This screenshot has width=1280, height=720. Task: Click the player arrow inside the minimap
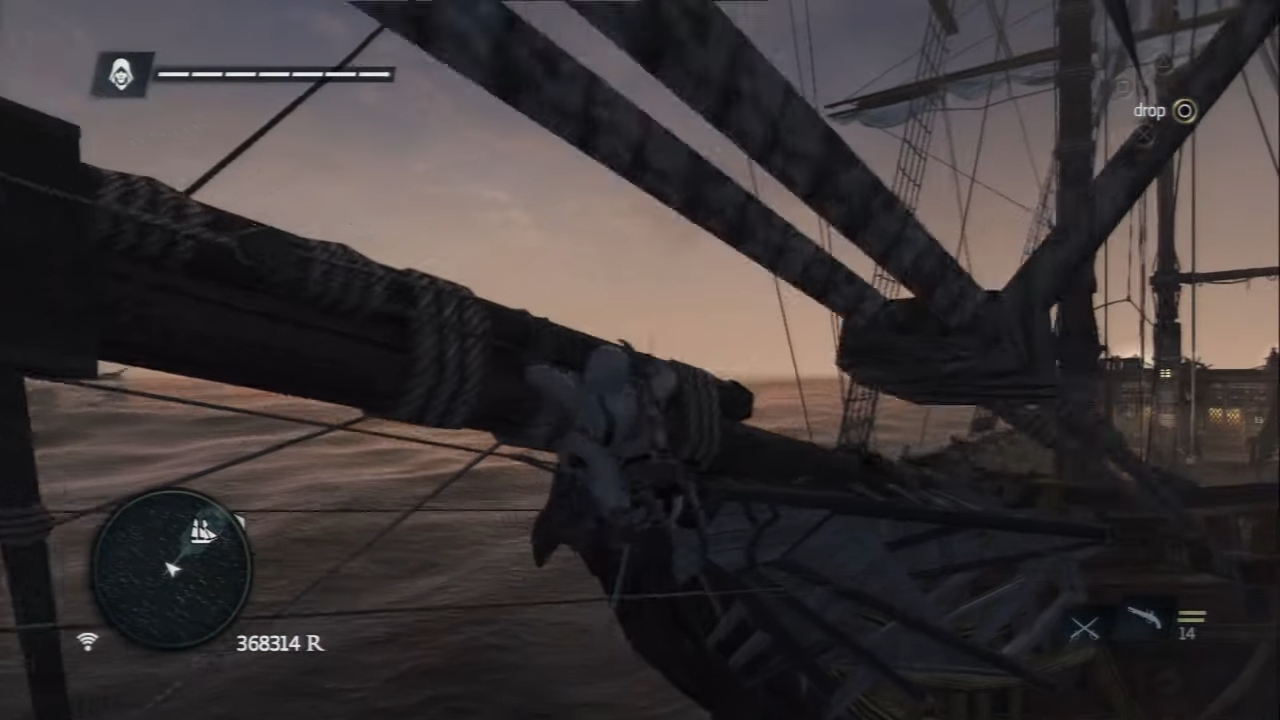click(x=172, y=570)
